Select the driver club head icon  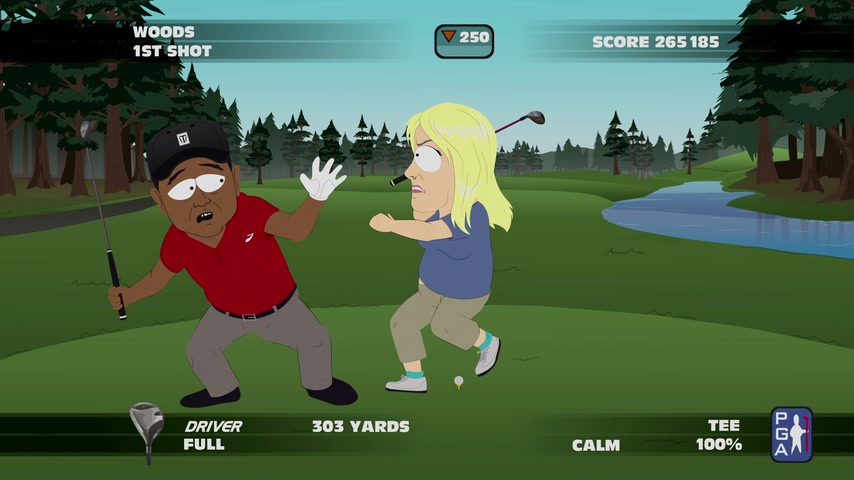click(146, 428)
